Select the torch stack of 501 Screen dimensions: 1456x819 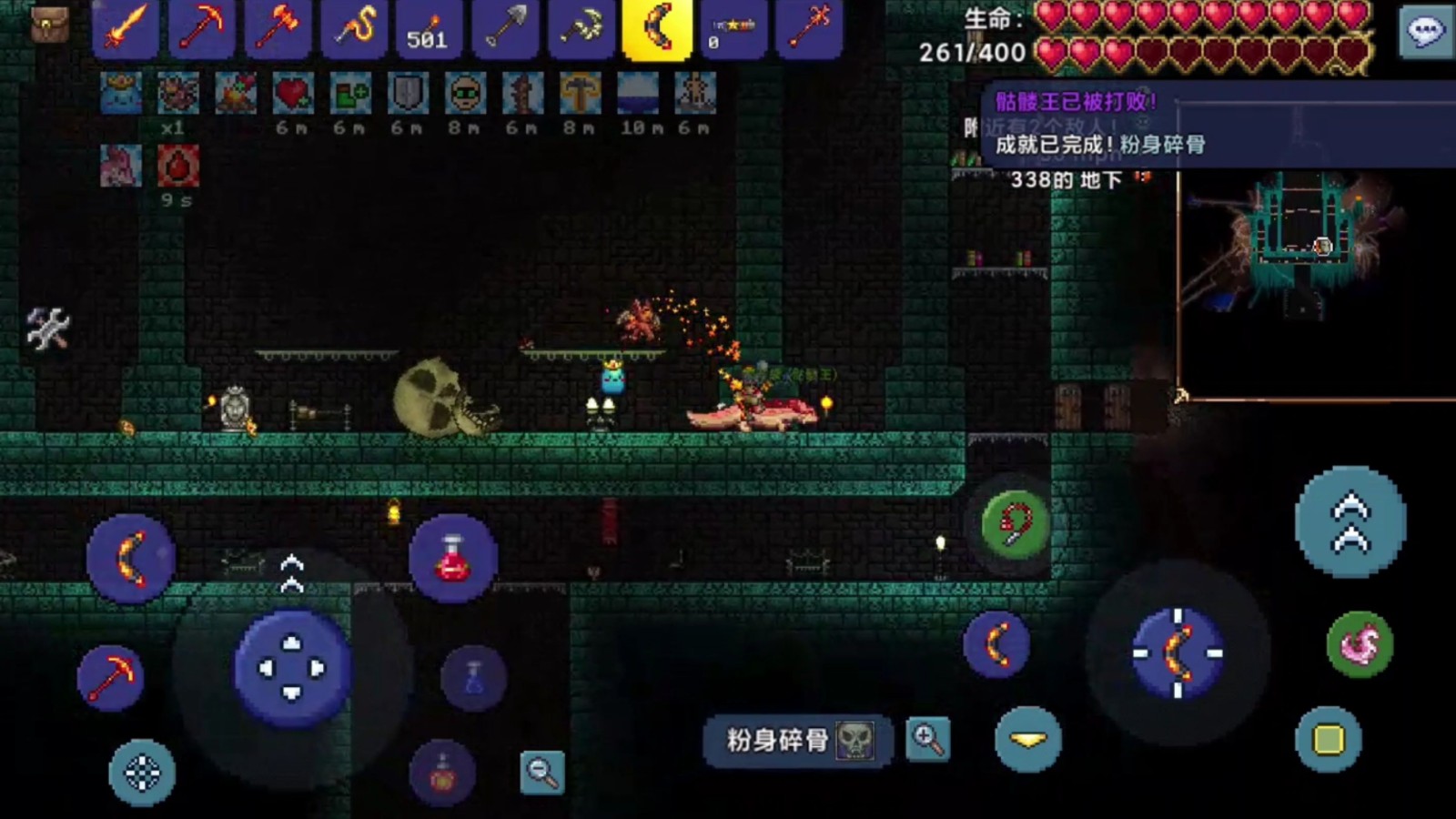click(x=430, y=28)
